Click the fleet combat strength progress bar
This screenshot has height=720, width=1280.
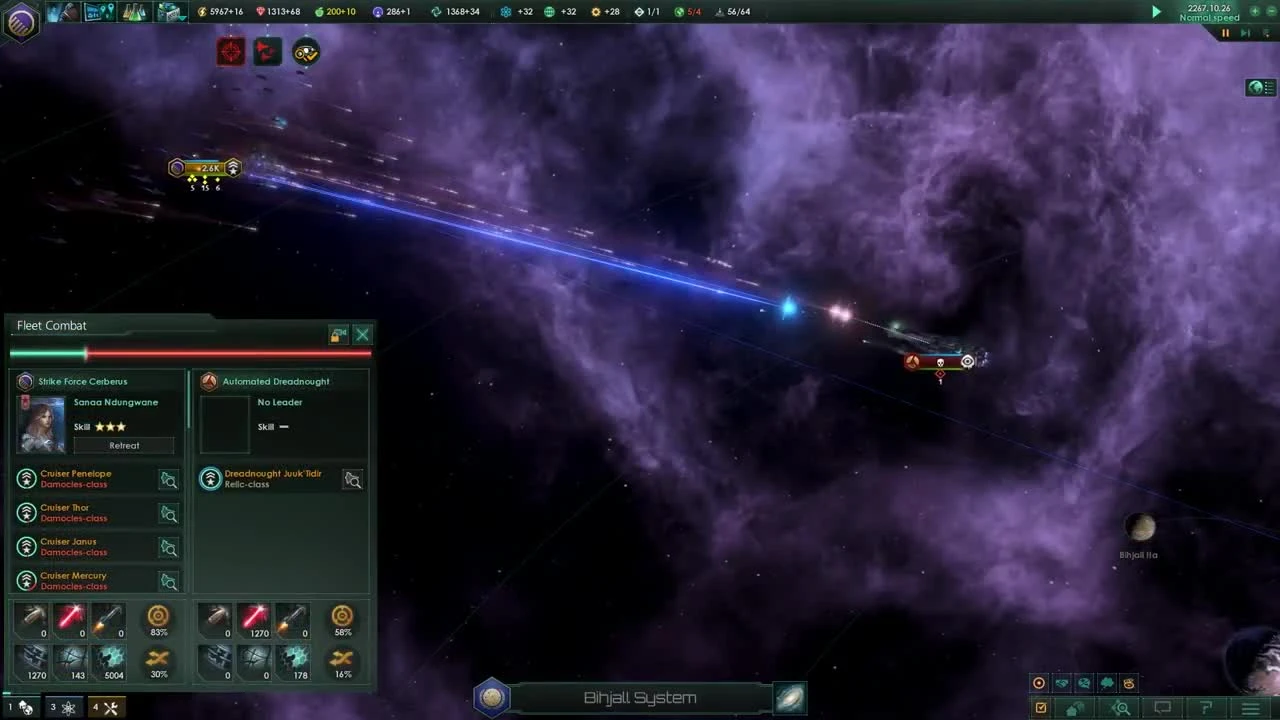pyautogui.click(x=190, y=353)
